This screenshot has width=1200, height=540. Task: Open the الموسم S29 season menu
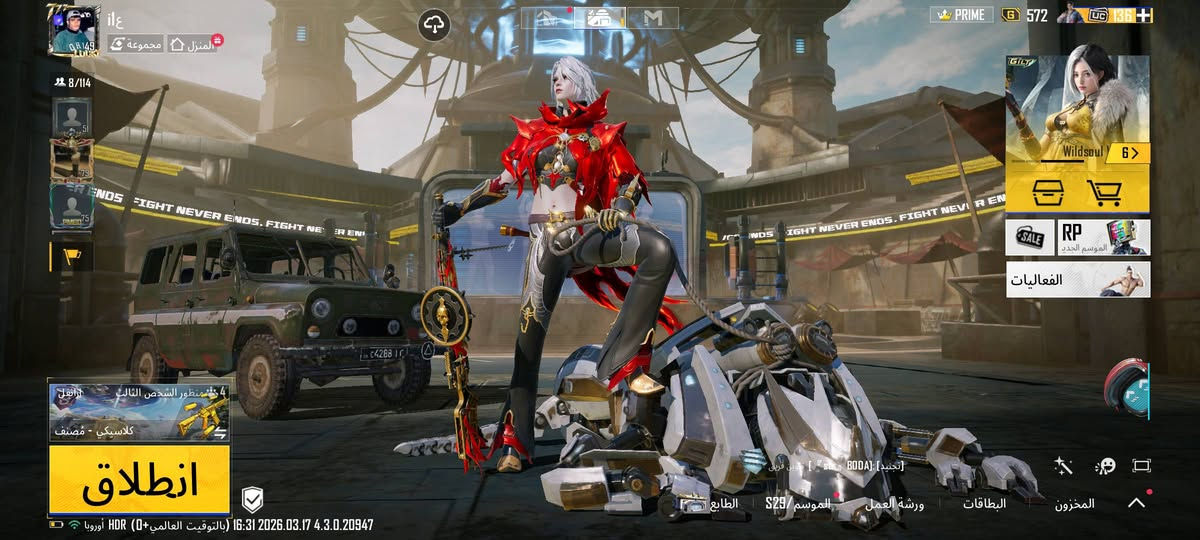798,504
